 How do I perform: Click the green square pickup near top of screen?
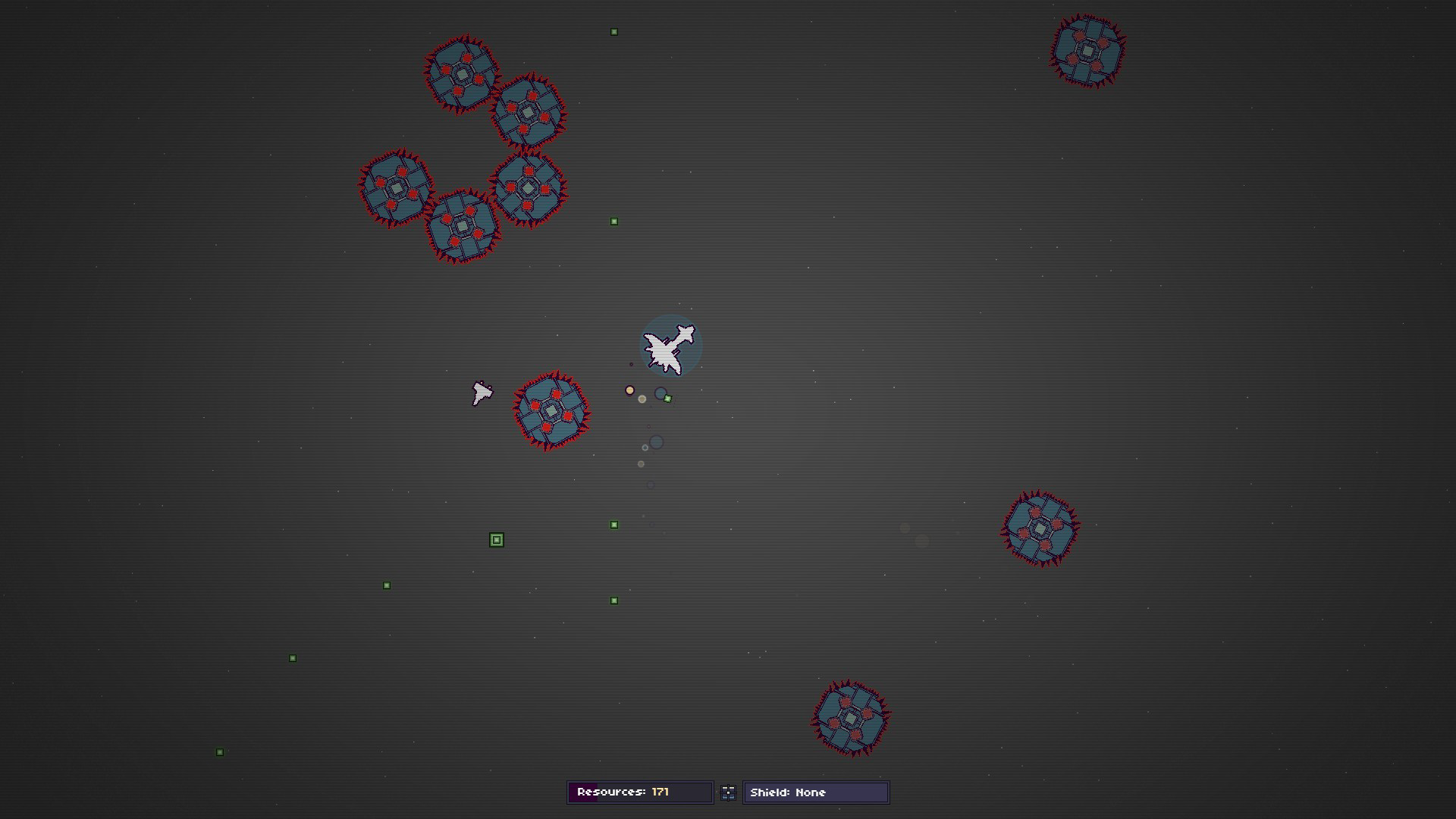(x=613, y=31)
